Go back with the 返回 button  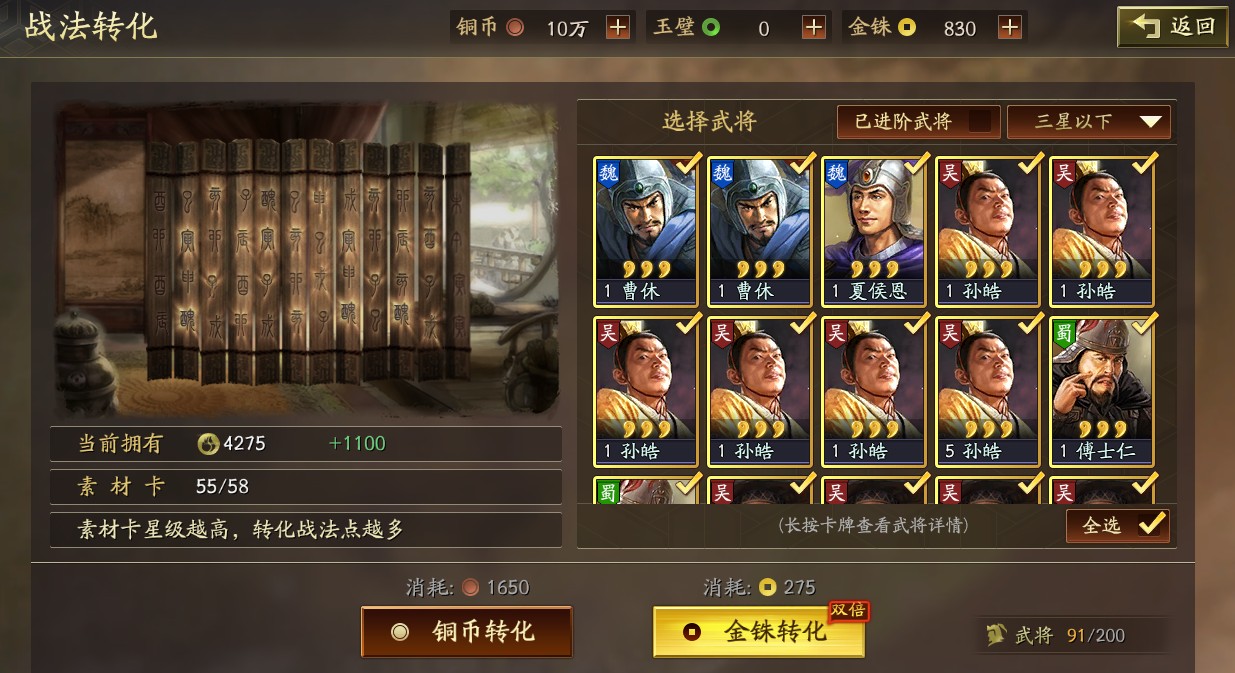tap(1172, 27)
